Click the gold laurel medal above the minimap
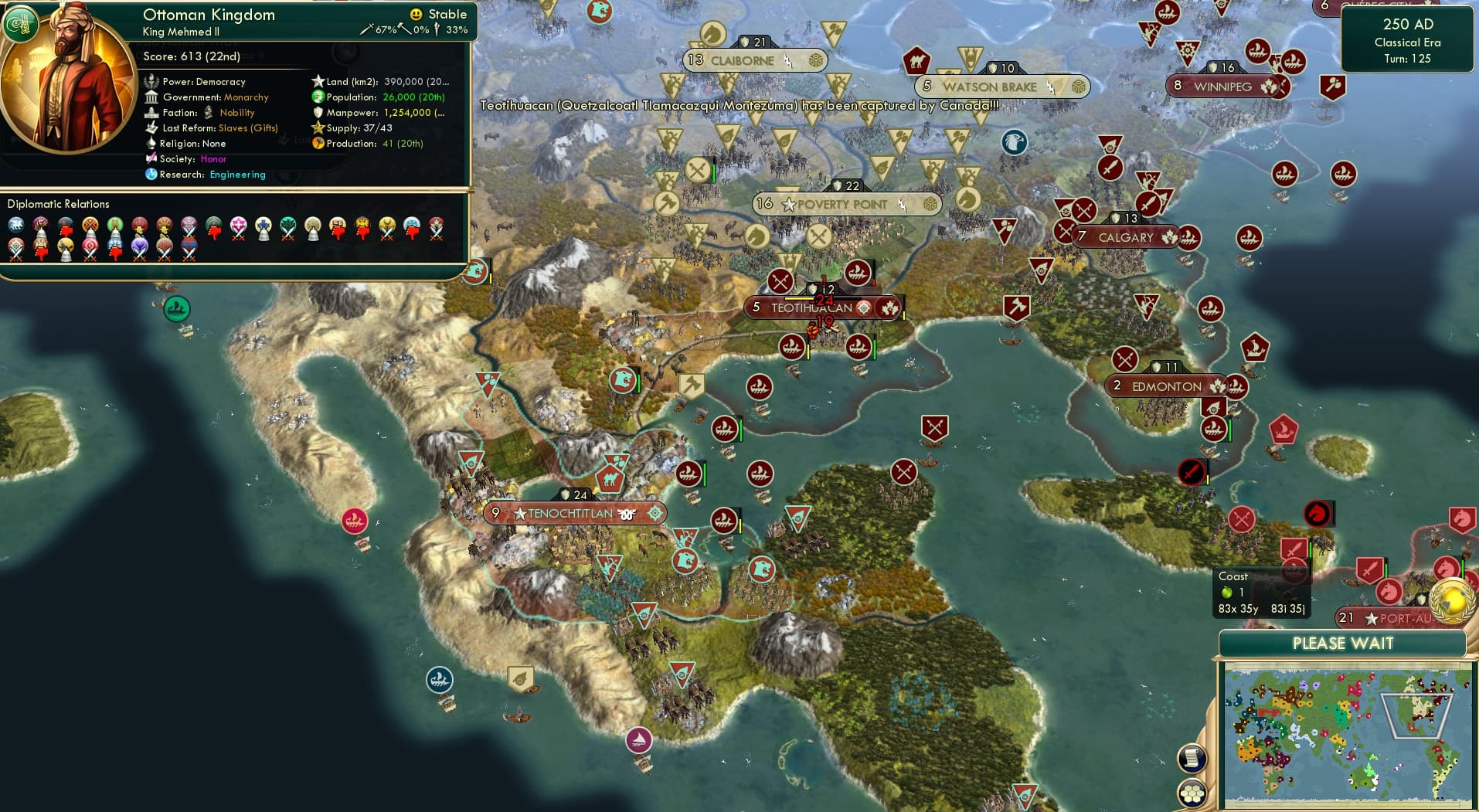 point(1452,601)
